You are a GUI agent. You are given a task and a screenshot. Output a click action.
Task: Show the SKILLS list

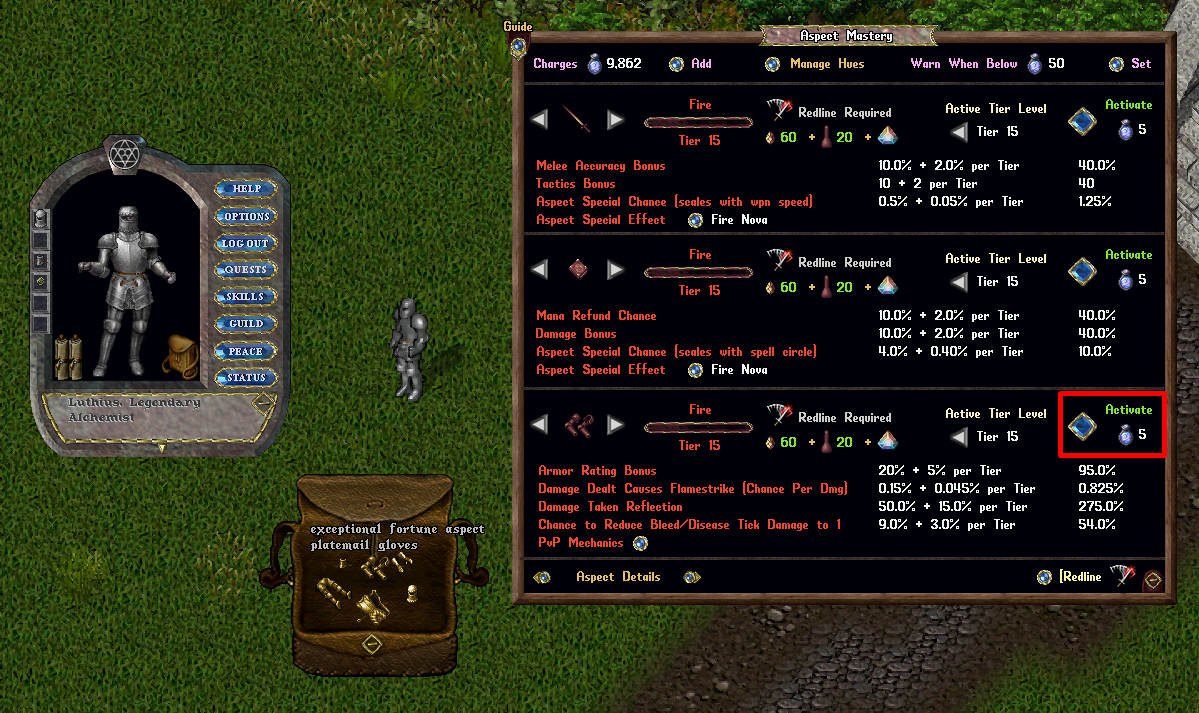(x=245, y=297)
